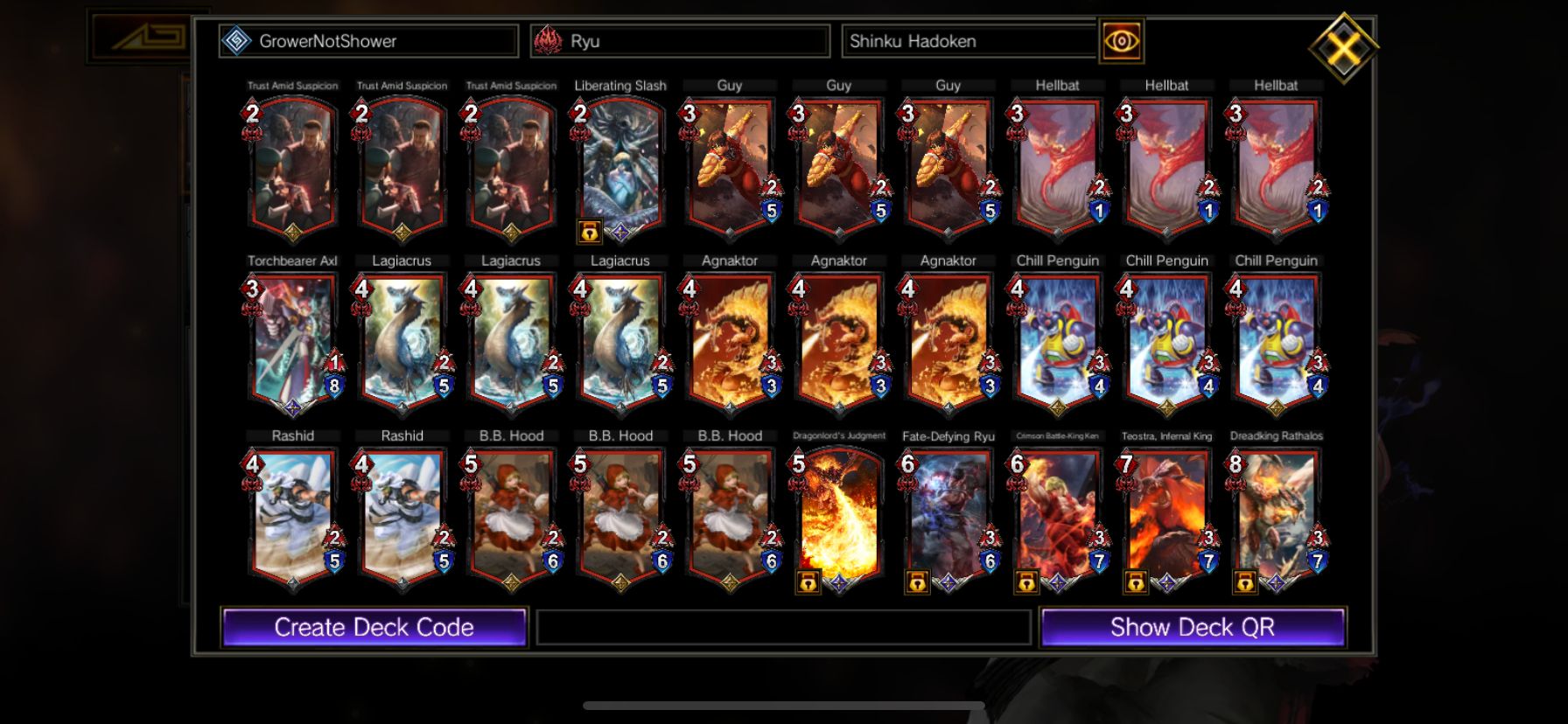
Task: Click the Show Deck QR button
Action: click(x=1193, y=627)
